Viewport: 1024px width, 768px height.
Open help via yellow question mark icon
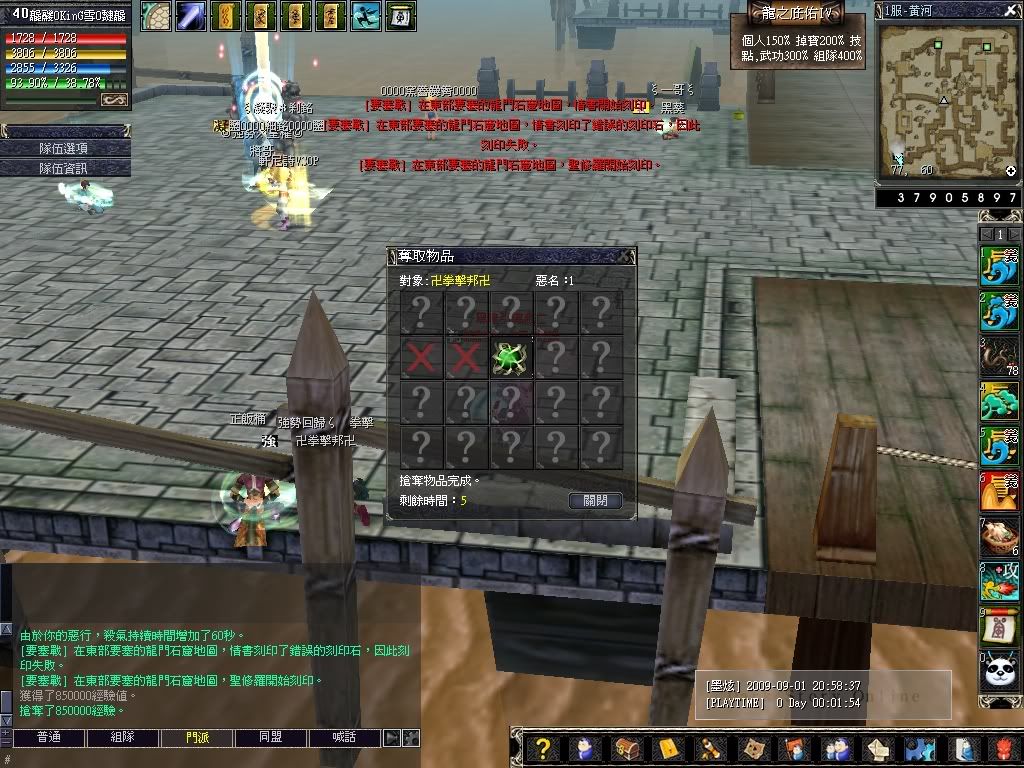[541, 748]
